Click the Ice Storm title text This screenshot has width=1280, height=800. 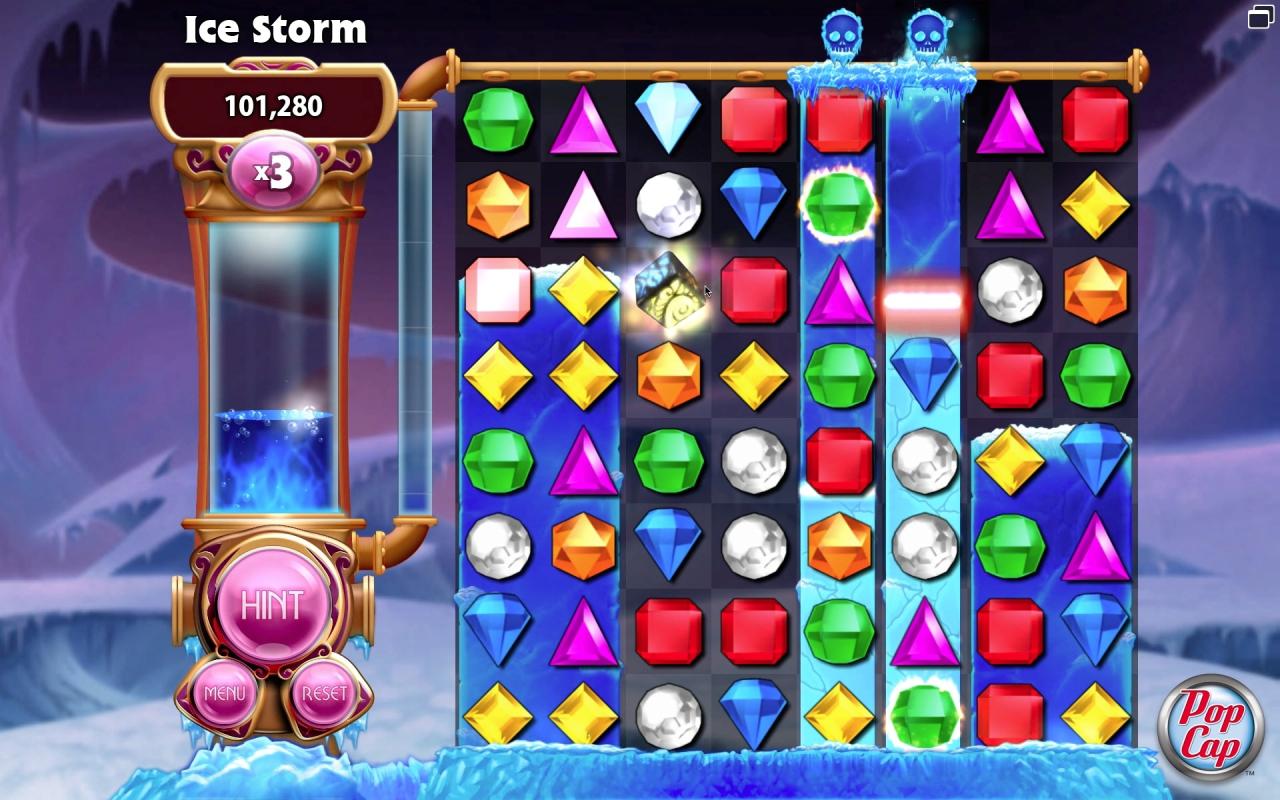coord(275,29)
